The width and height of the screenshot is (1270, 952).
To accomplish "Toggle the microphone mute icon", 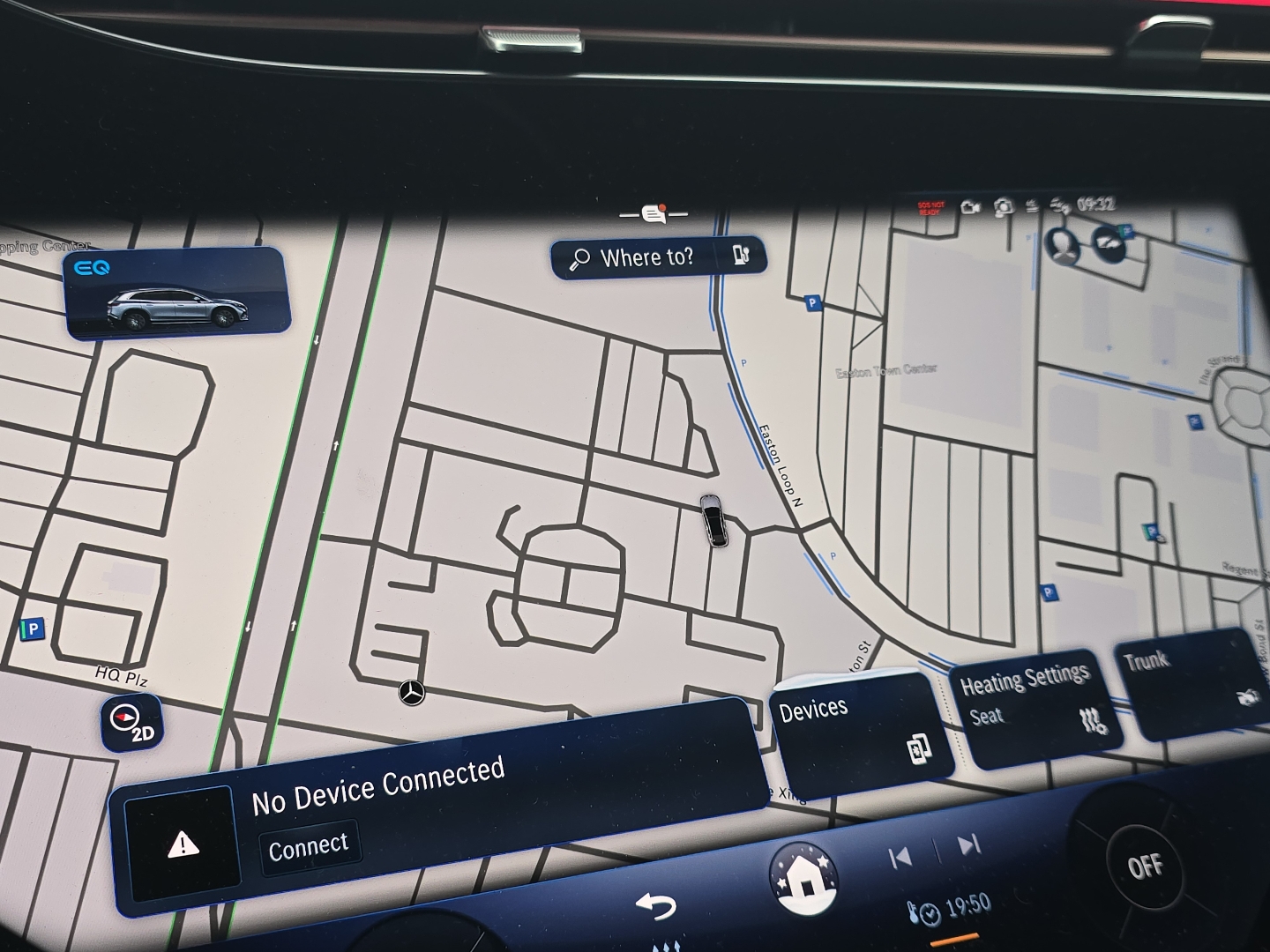I will (x=1032, y=205).
